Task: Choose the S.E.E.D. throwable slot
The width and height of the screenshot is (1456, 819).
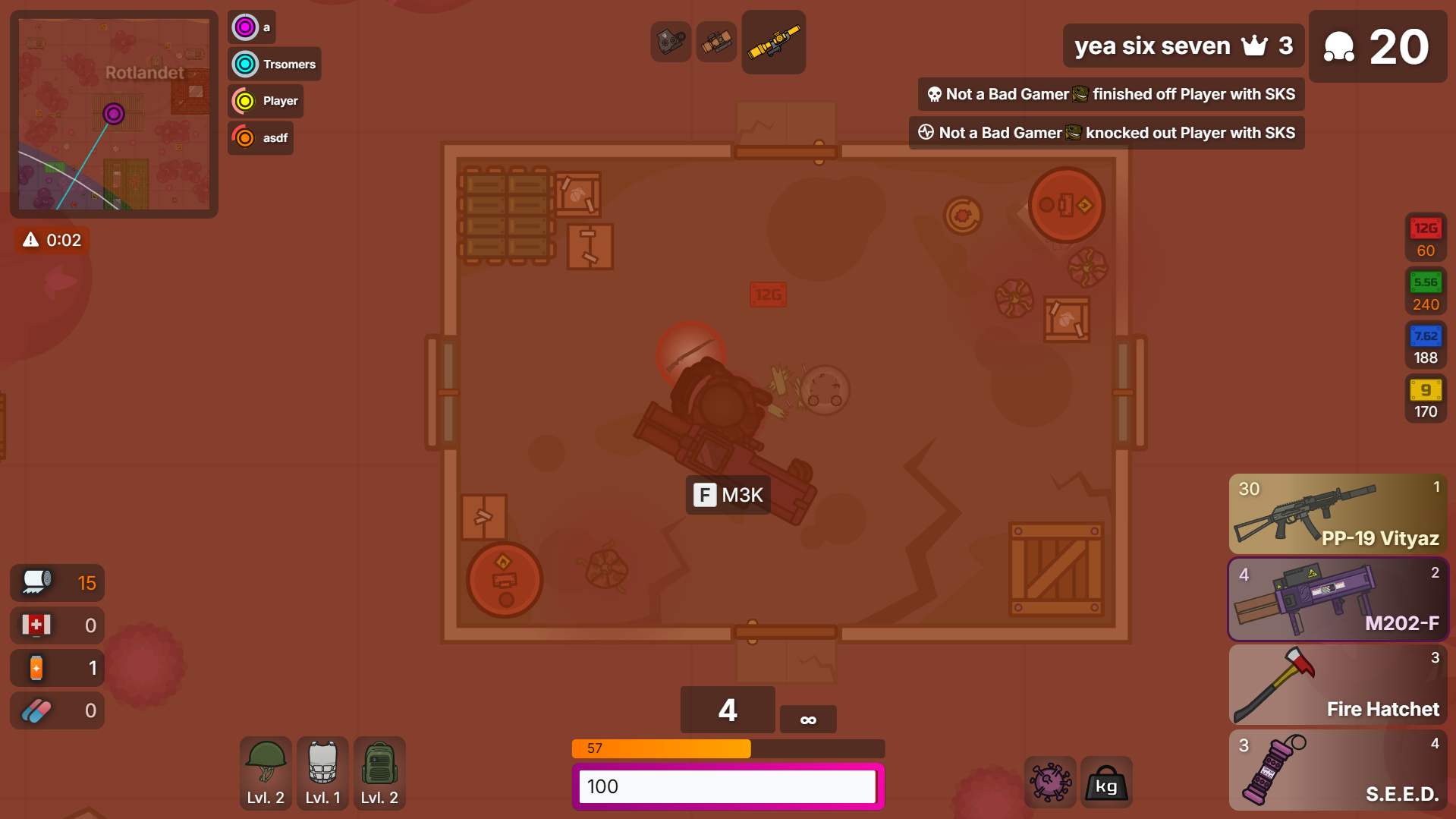Action: pos(1338,770)
